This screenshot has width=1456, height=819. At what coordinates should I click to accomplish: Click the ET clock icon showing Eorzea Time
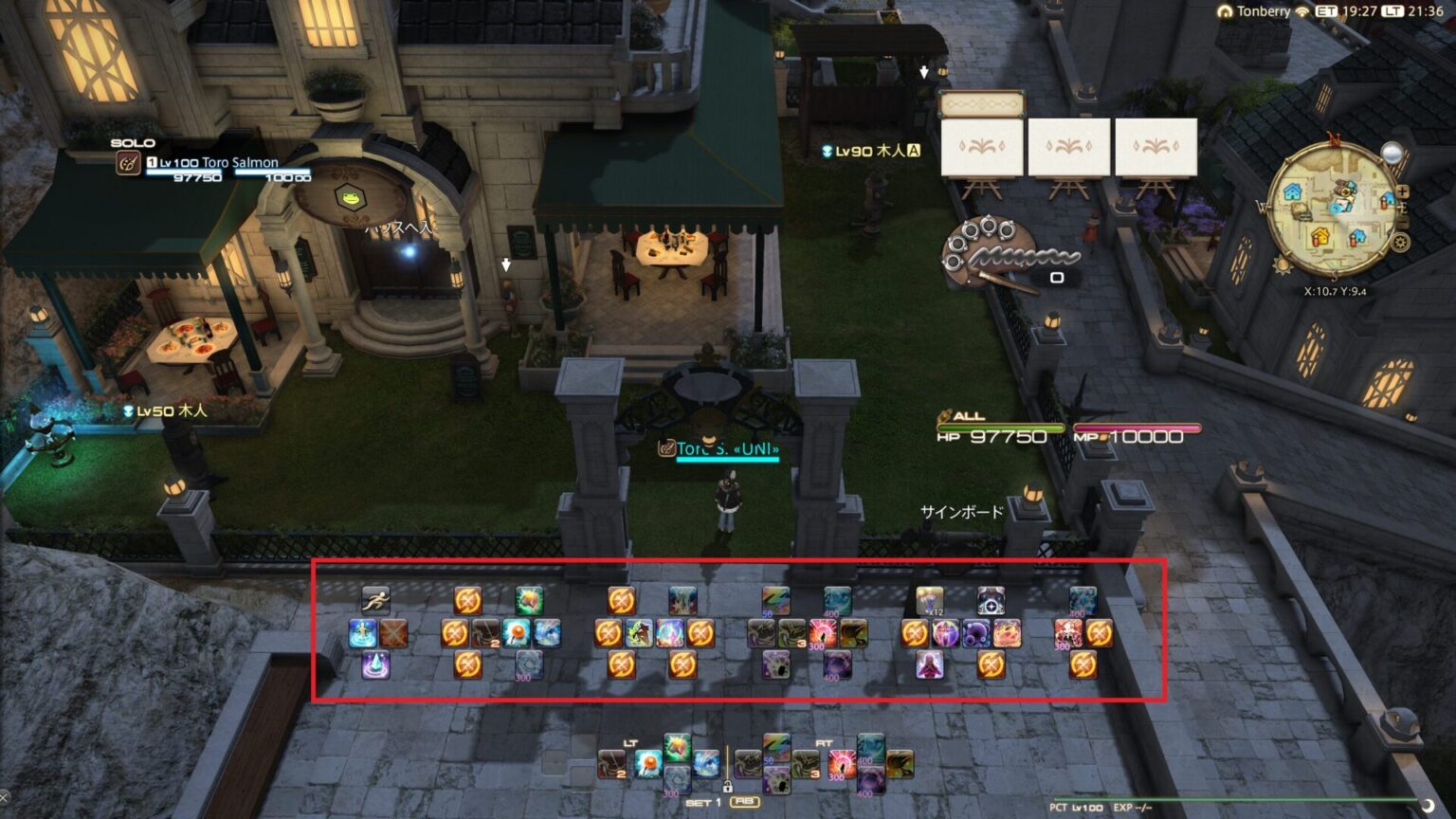tap(1326, 12)
